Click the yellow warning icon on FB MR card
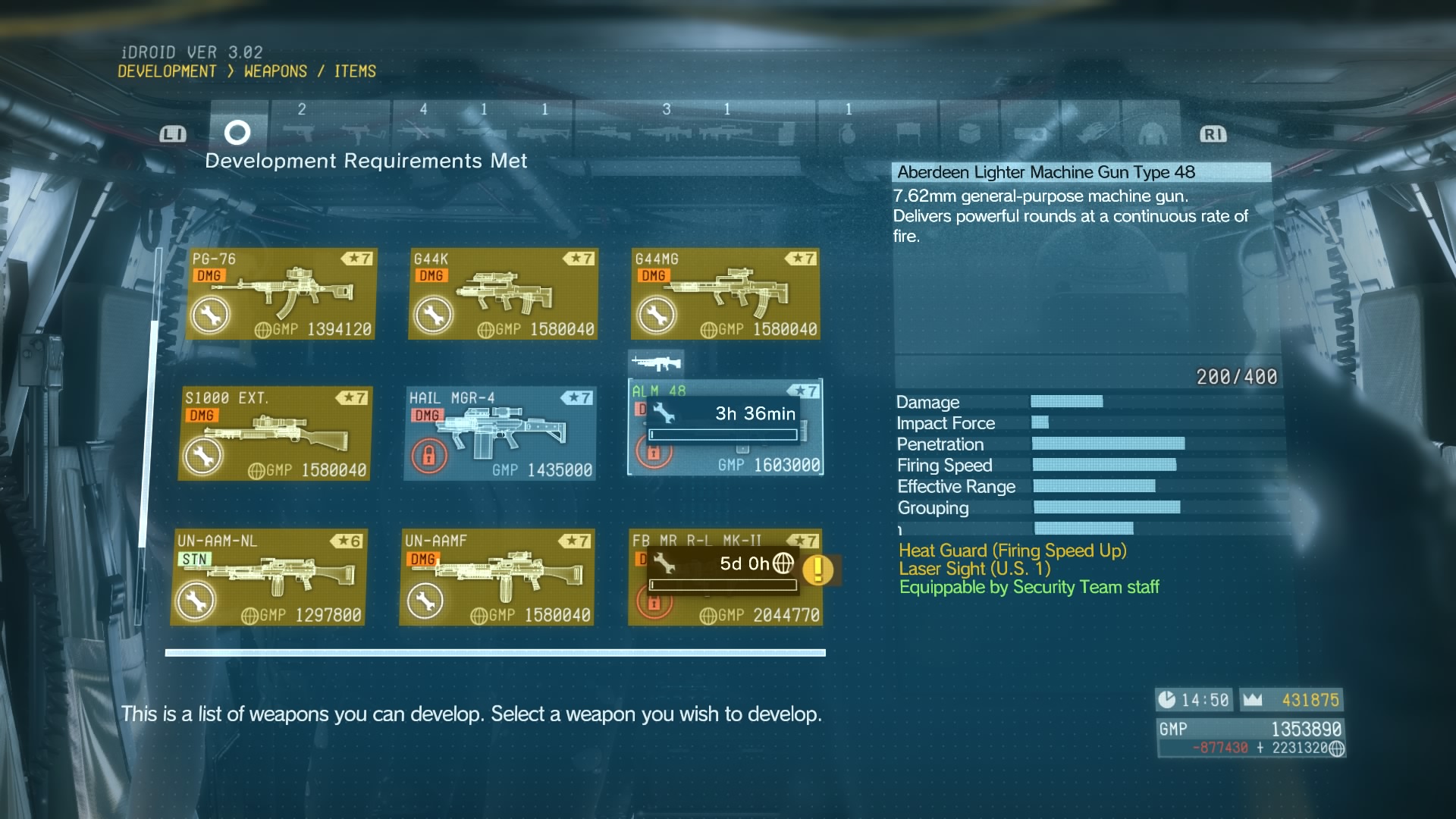 point(818,570)
